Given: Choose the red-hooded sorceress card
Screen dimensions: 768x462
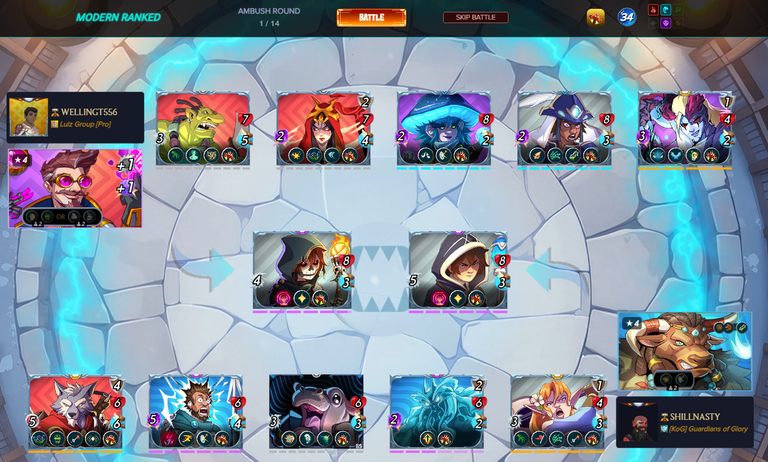Looking at the screenshot, I should coord(323,128).
